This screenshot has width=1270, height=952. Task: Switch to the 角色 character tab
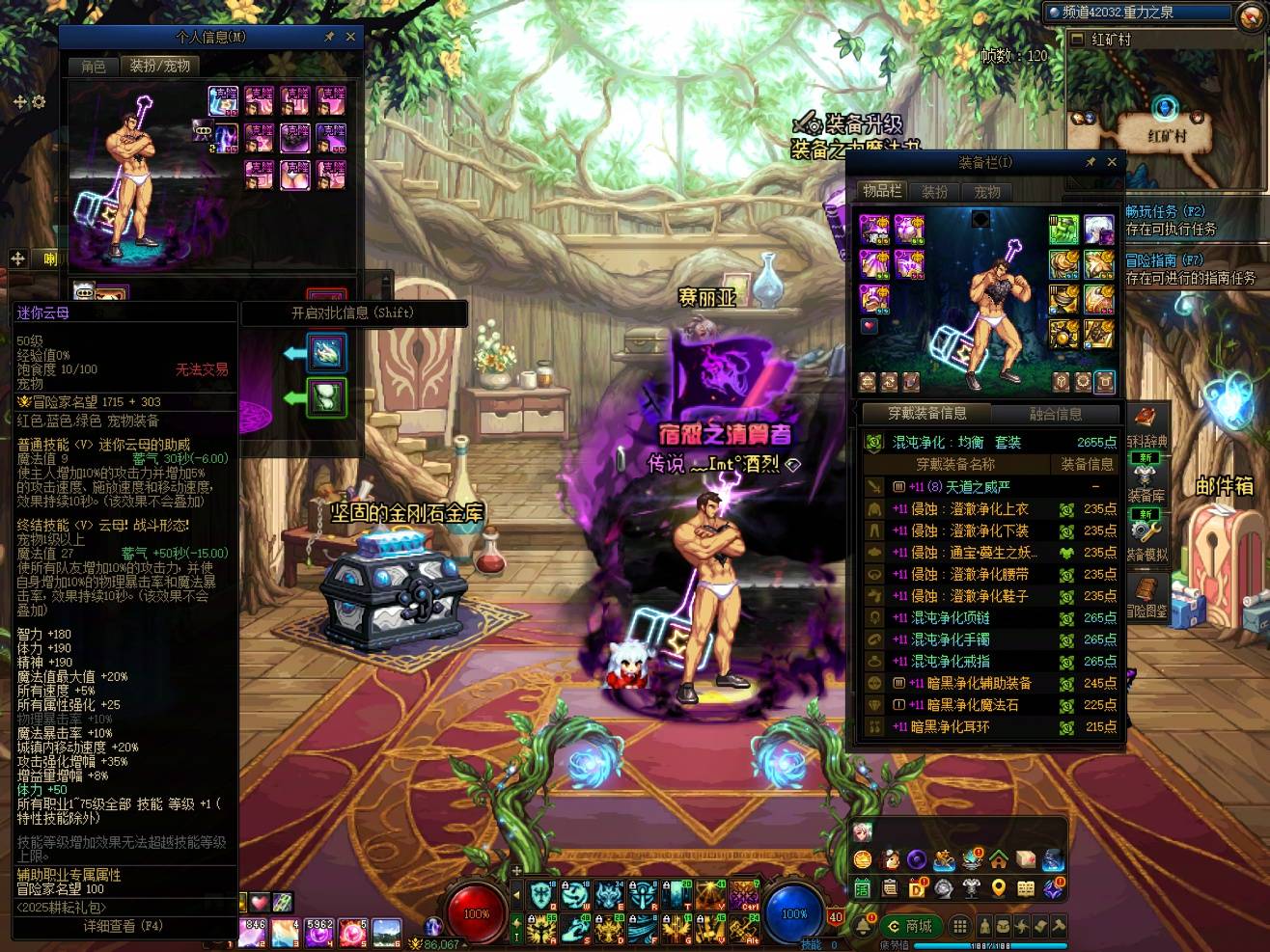click(94, 66)
